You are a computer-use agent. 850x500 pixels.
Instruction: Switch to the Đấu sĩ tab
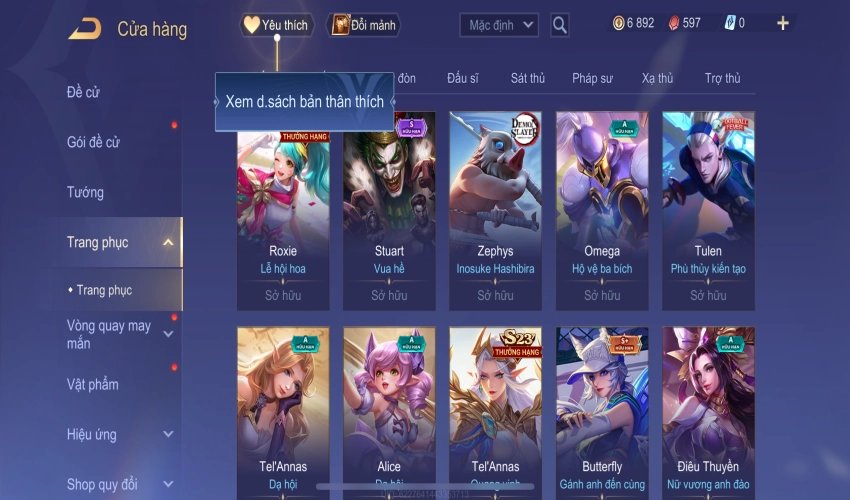[x=465, y=78]
